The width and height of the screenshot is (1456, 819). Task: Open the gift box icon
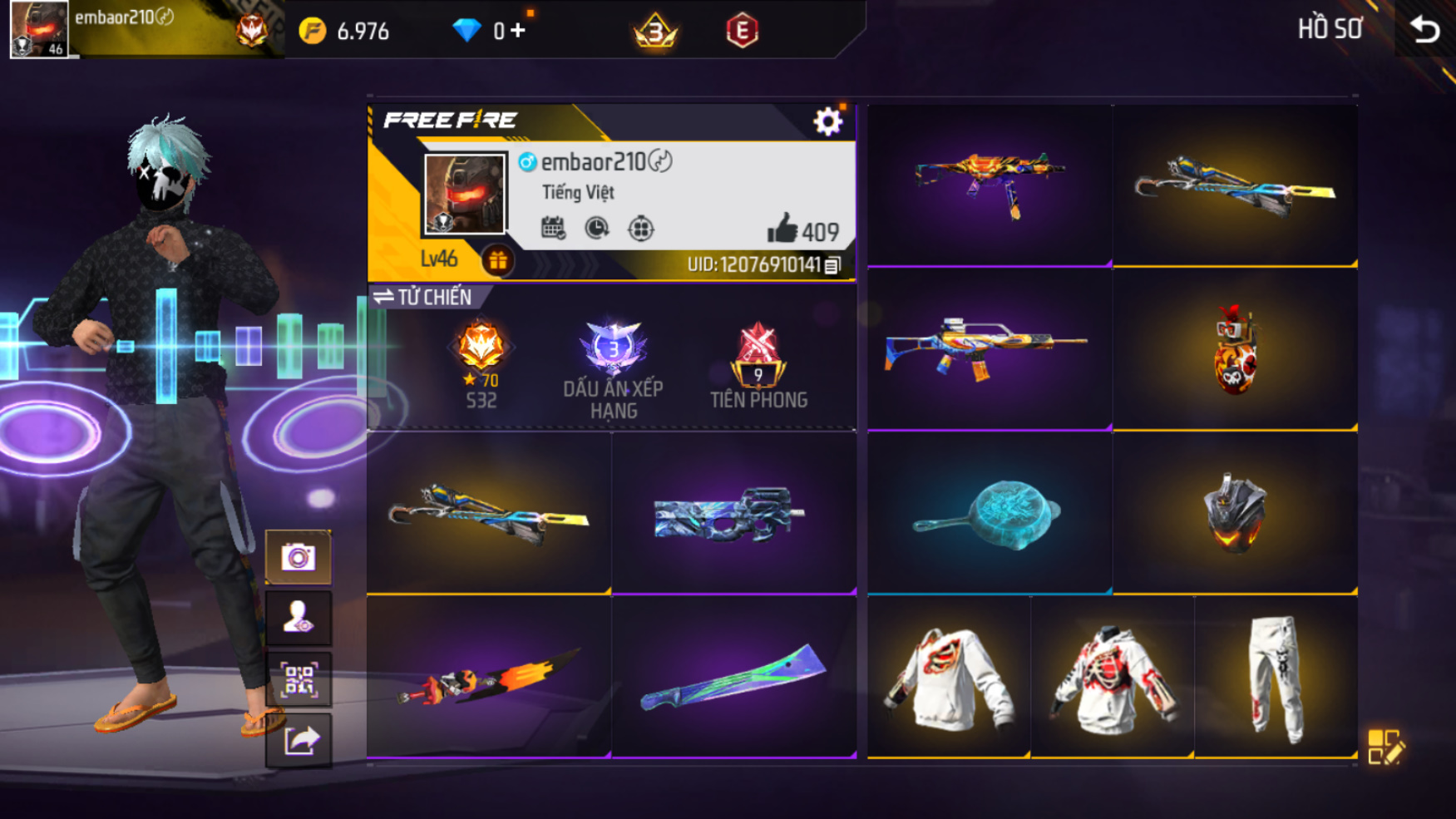tap(498, 261)
